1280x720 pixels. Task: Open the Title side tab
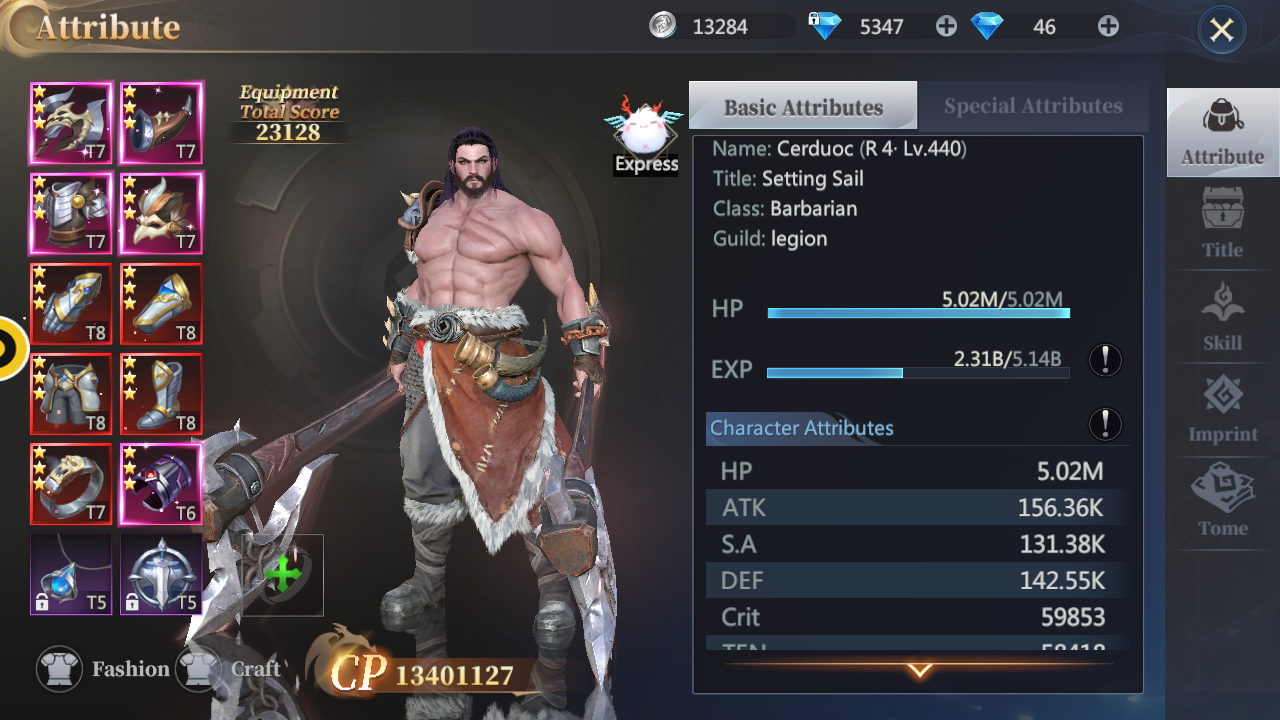click(x=1222, y=223)
